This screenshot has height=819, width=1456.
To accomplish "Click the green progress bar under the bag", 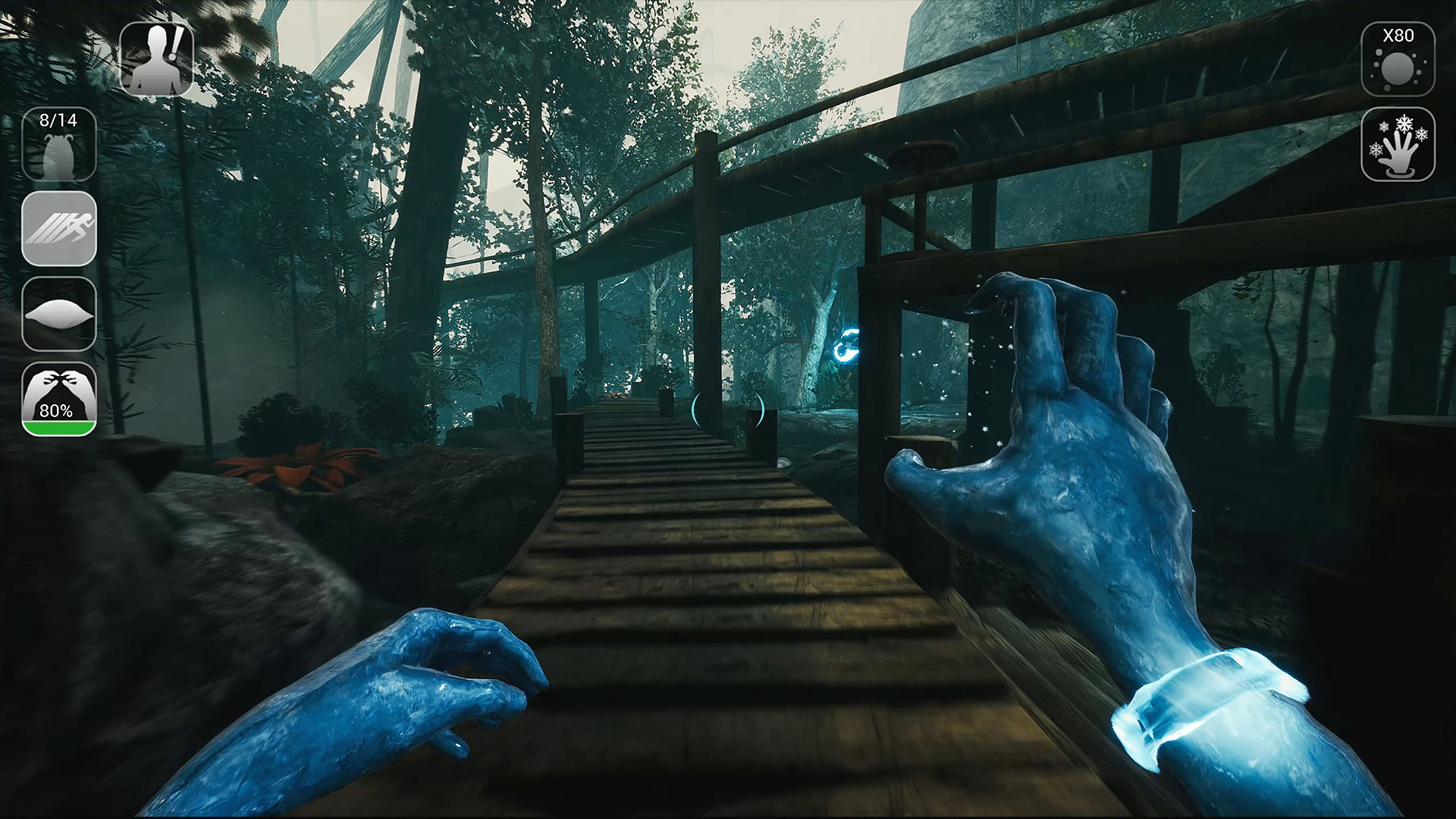I will tap(59, 428).
